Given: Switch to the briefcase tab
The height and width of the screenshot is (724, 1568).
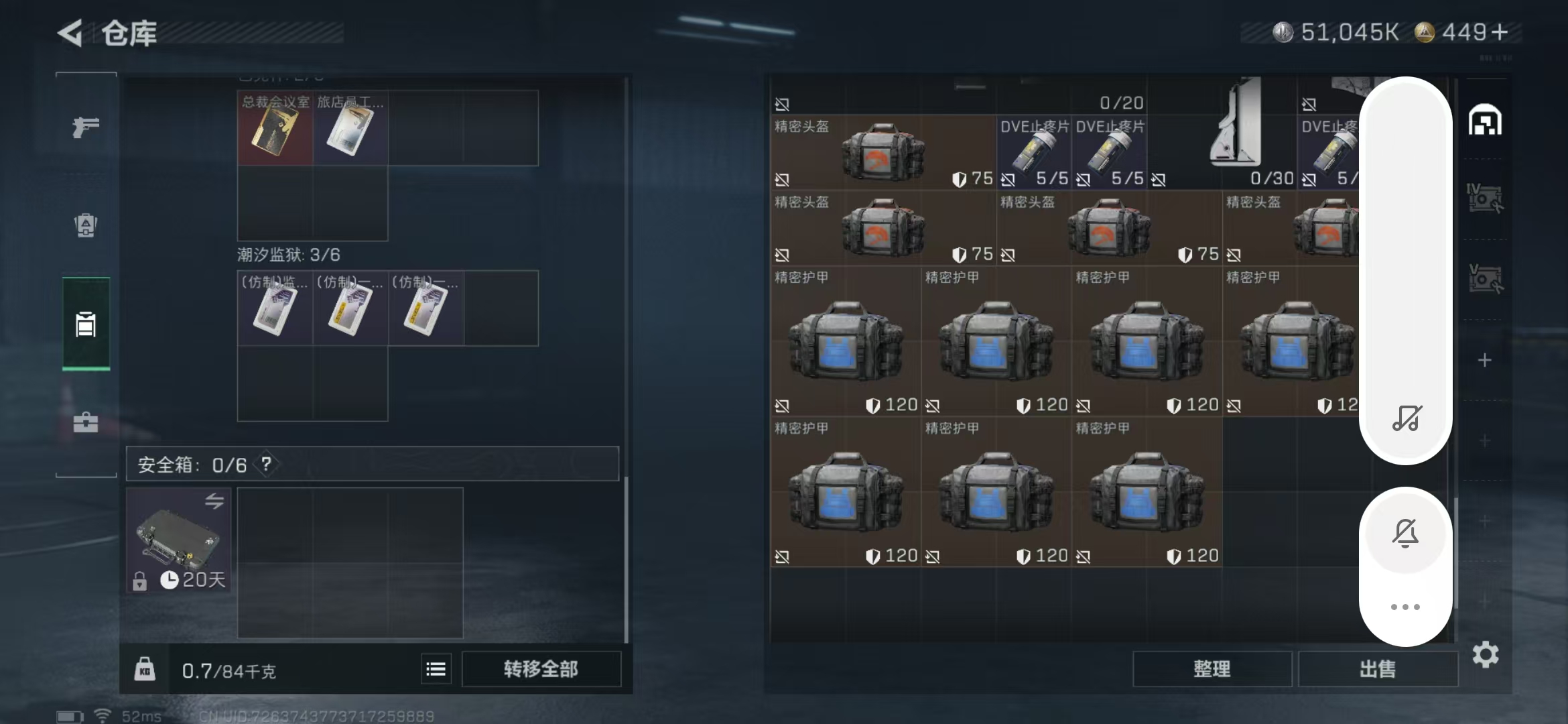Looking at the screenshot, I should pyautogui.click(x=86, y=422).
